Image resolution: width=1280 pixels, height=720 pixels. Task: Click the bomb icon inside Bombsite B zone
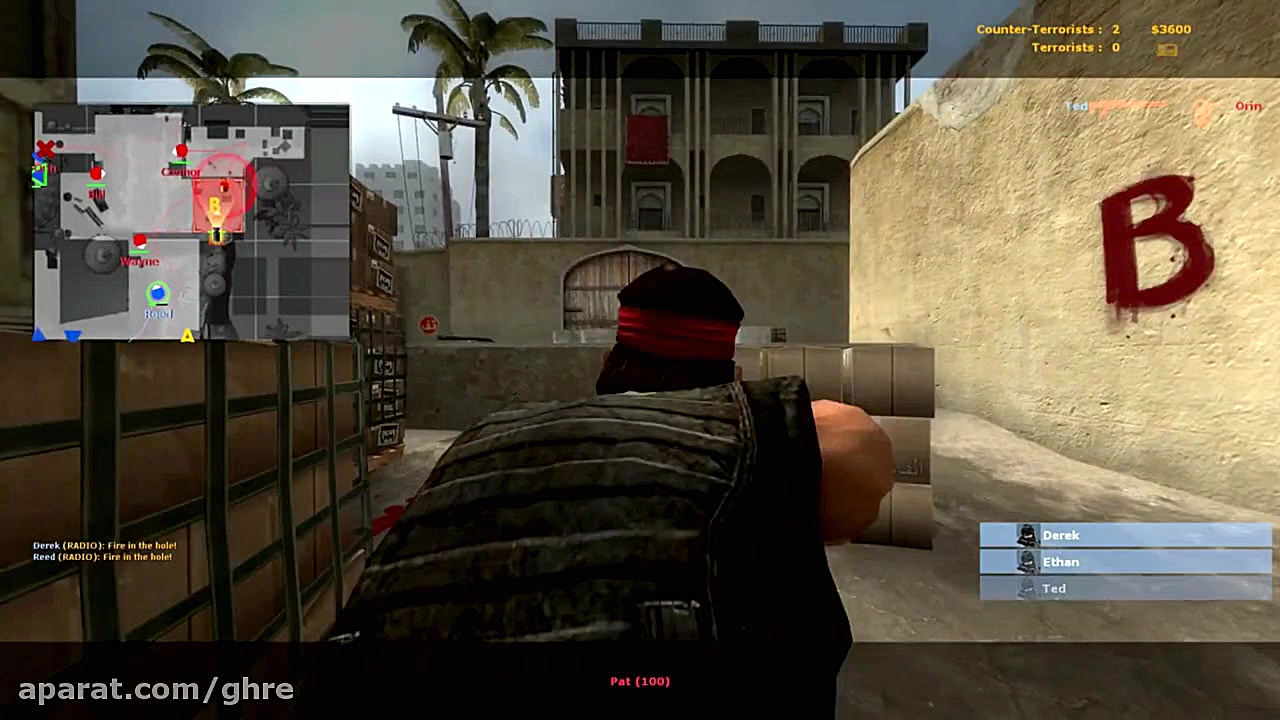pos(223,186)
